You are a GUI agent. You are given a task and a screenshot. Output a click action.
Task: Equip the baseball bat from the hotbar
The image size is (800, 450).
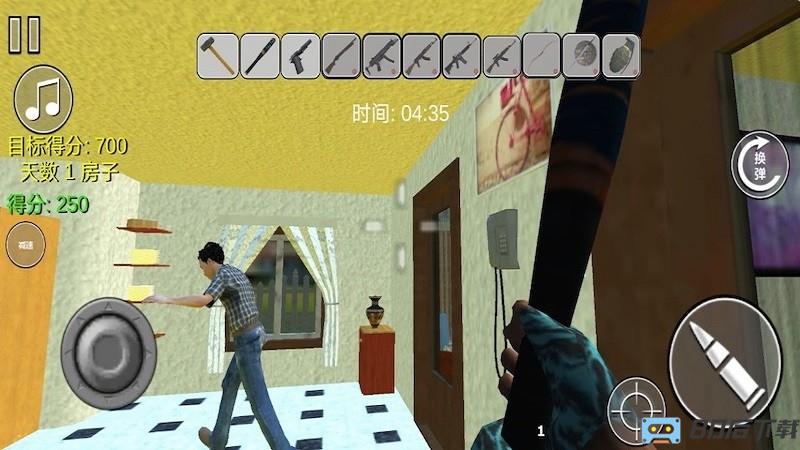(258, 55)
